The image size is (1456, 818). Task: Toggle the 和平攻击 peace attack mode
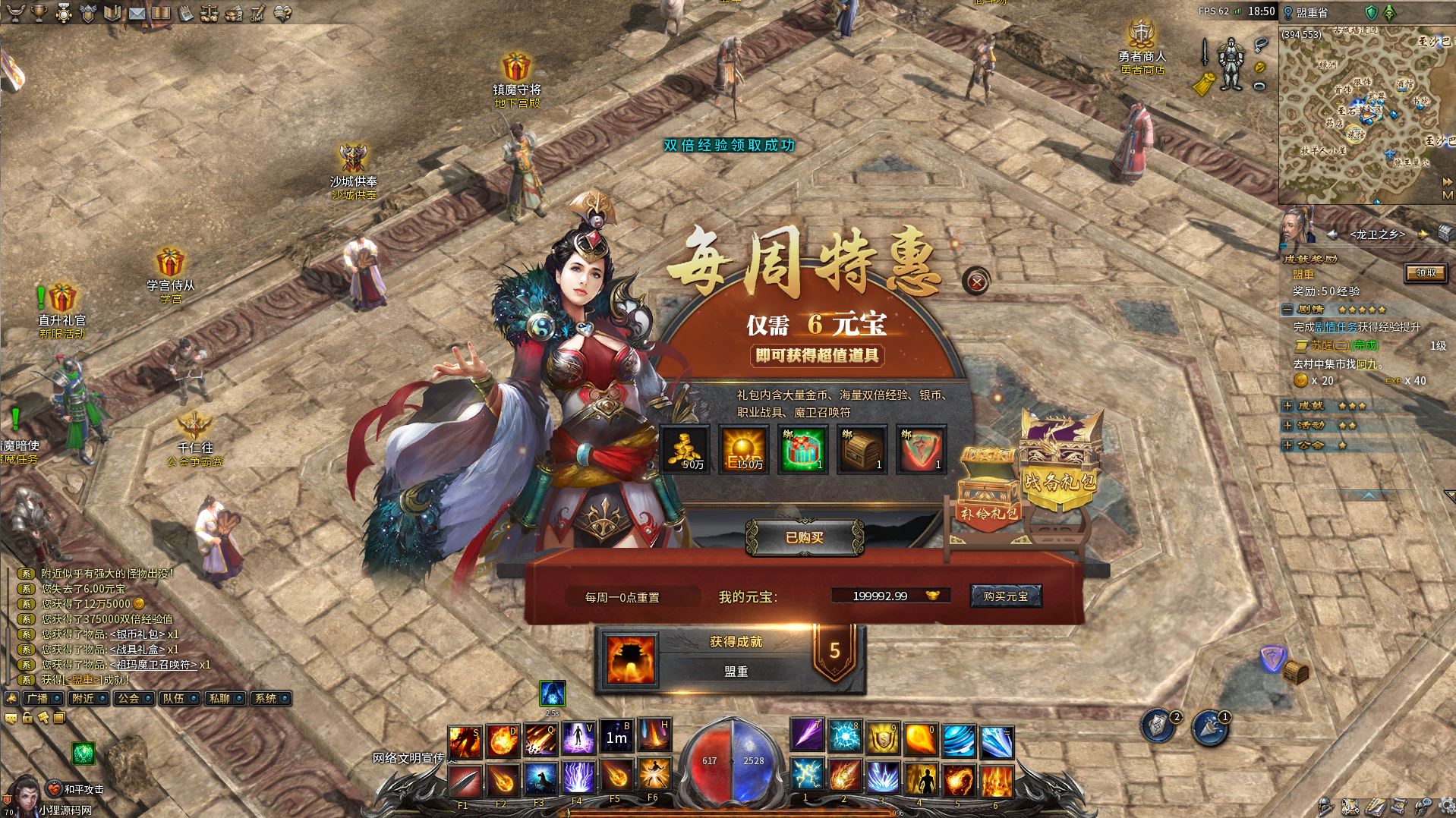pos(78,789)
